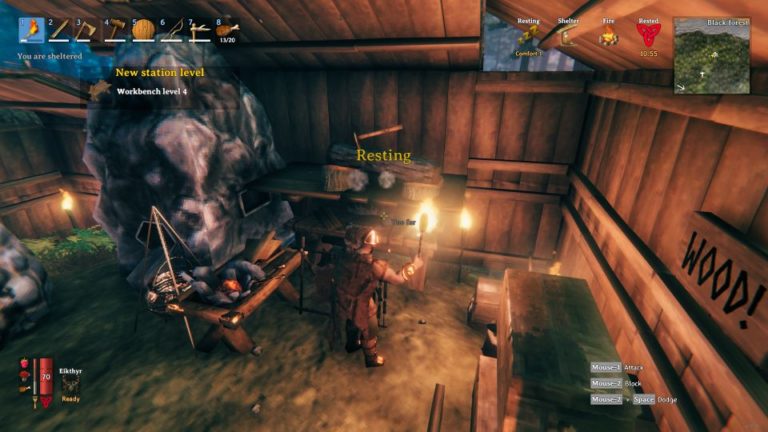Click the raspberry food icon
Image resolution: width=768 pixels, height=432 pixels.
(x=24, y=362)
